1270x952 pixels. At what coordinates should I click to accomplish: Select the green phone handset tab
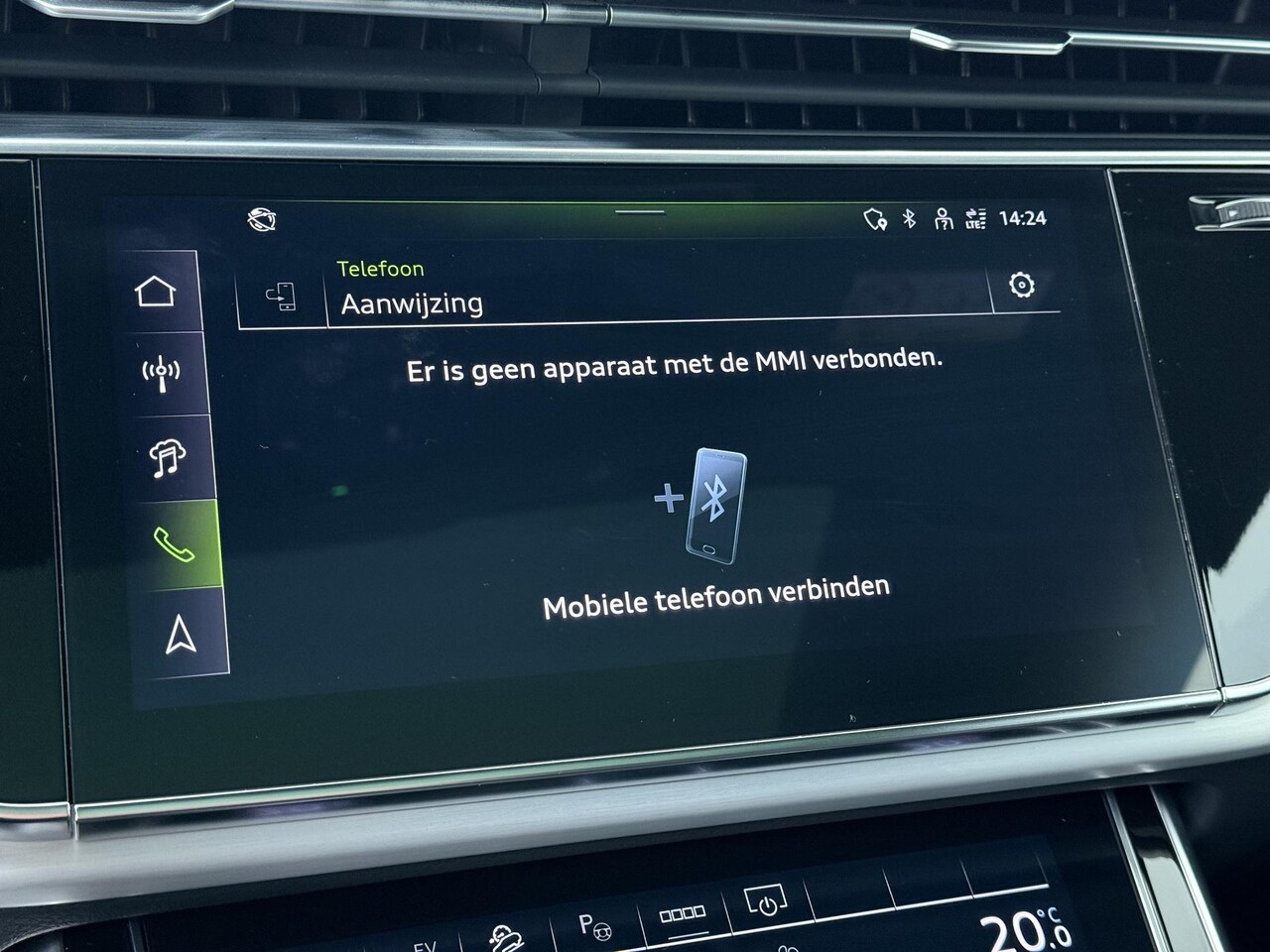pyautogui.click(x=175, y=544)
